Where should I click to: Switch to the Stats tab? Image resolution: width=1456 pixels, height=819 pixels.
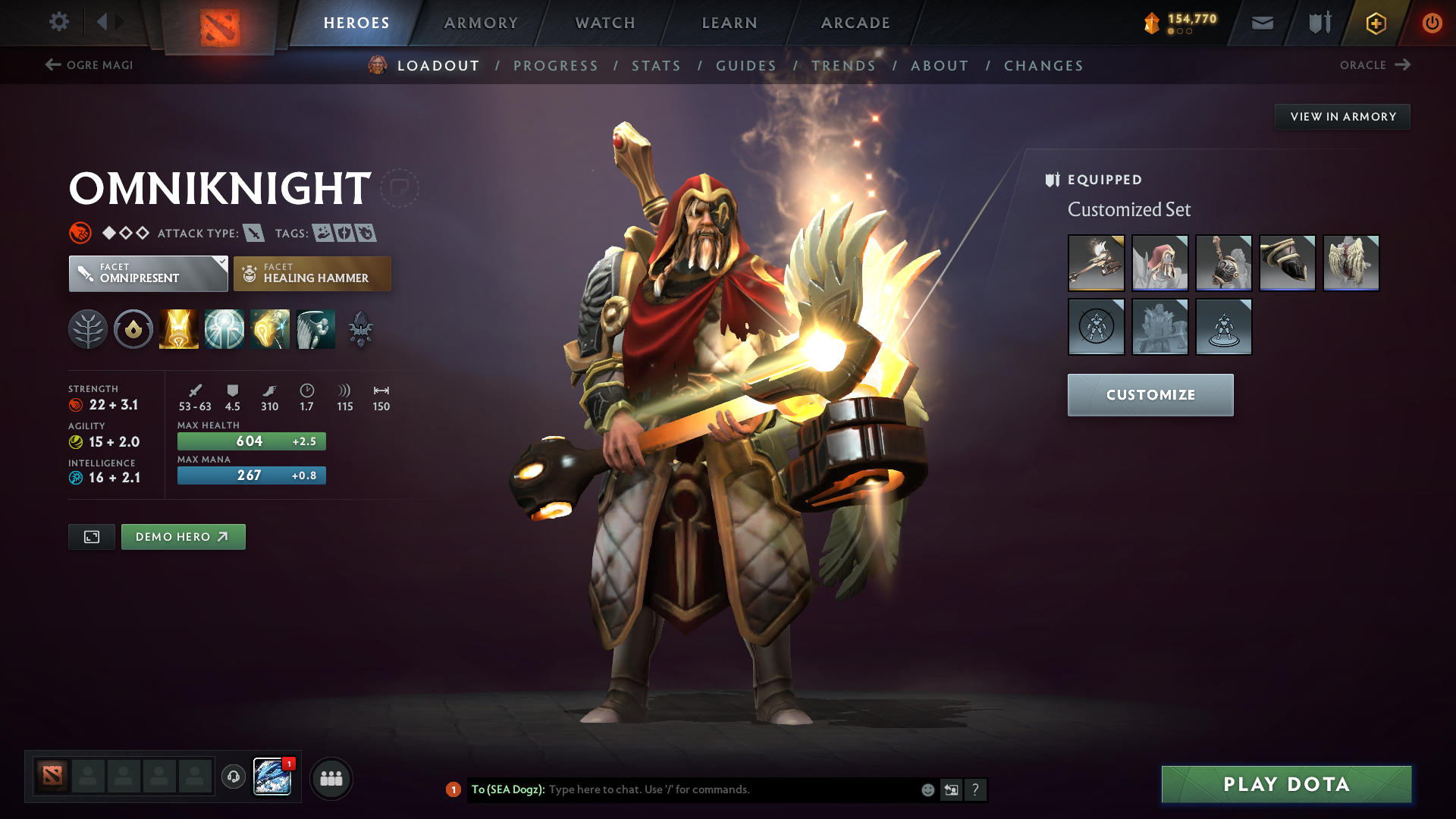(657, 65)
